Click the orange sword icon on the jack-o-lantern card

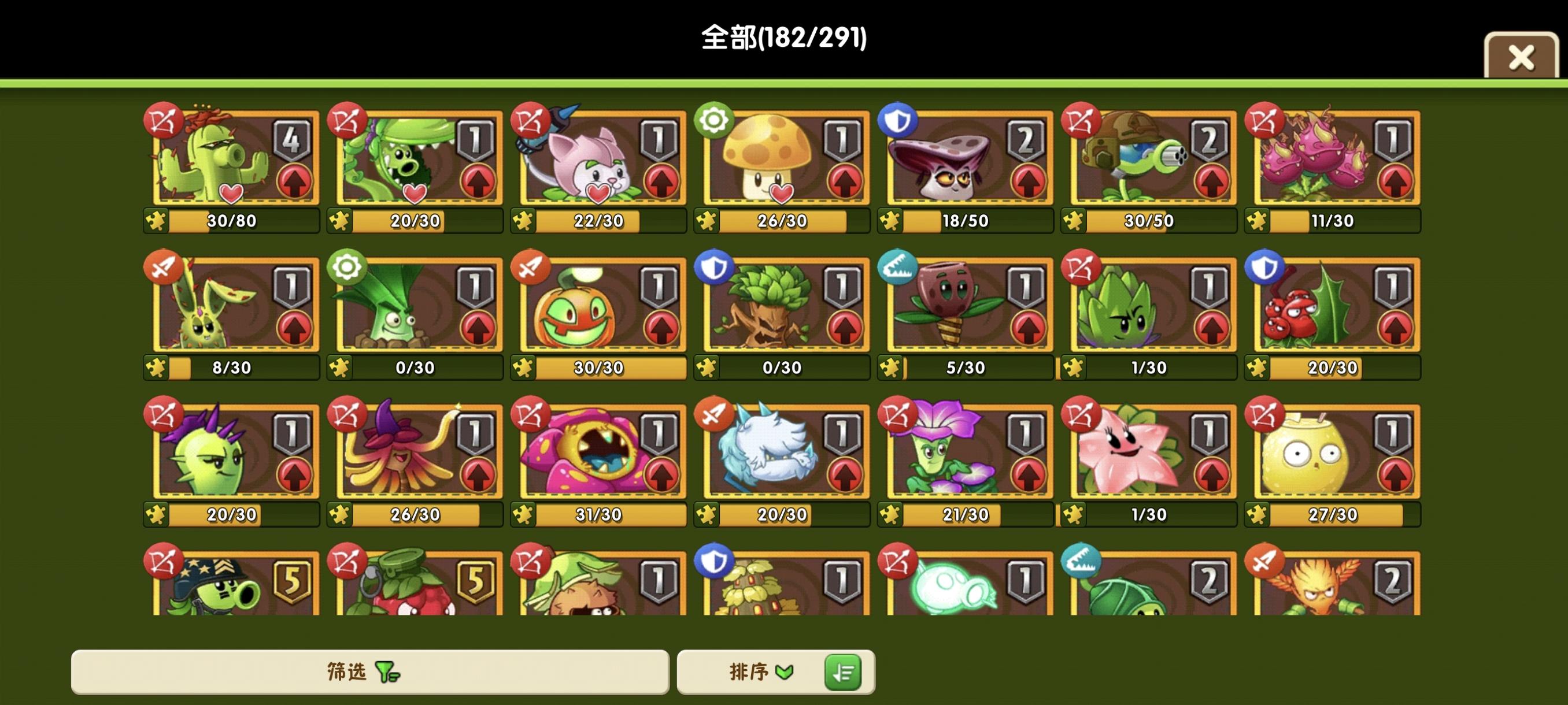[531, 268]
